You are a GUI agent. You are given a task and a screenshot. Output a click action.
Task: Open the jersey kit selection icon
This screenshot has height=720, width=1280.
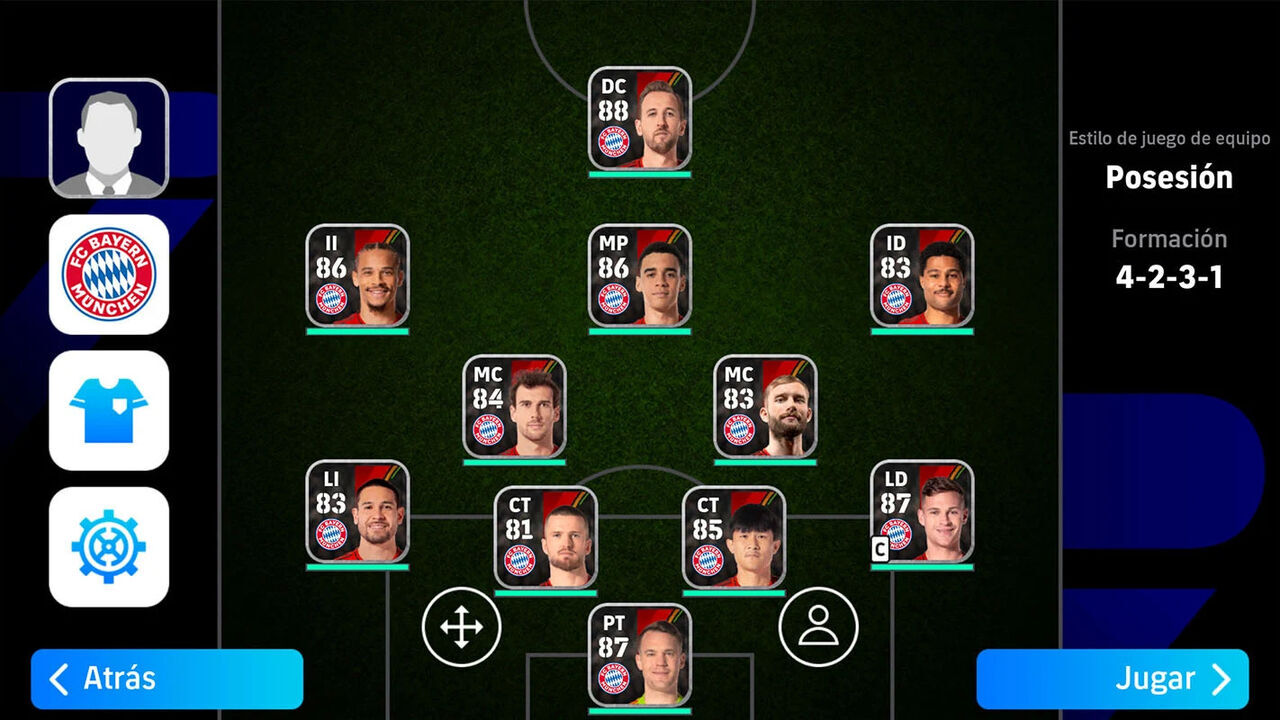pyautogui.click(x=108, y=412)
